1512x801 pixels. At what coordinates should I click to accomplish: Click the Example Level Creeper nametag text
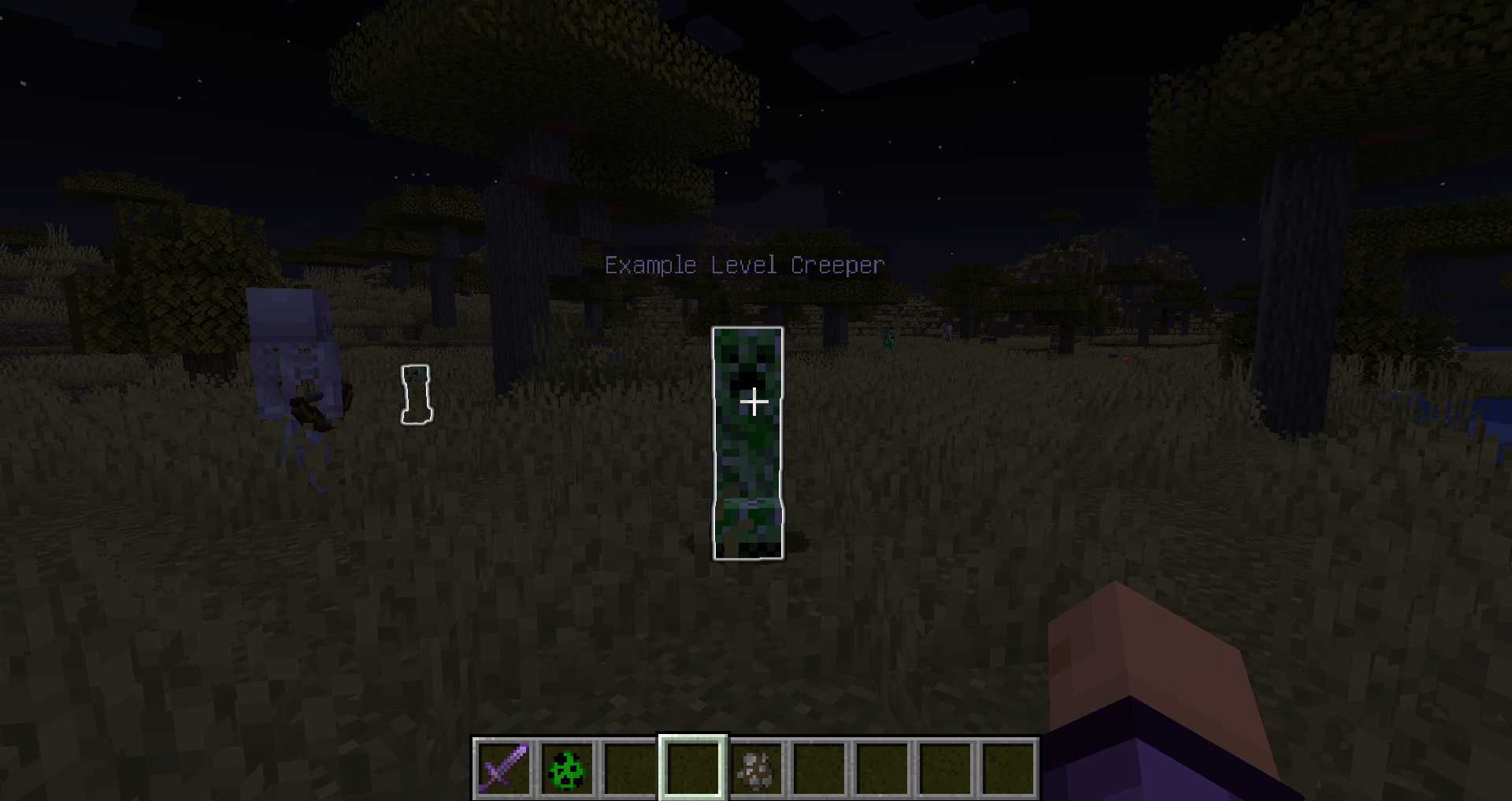coord(744,265)
